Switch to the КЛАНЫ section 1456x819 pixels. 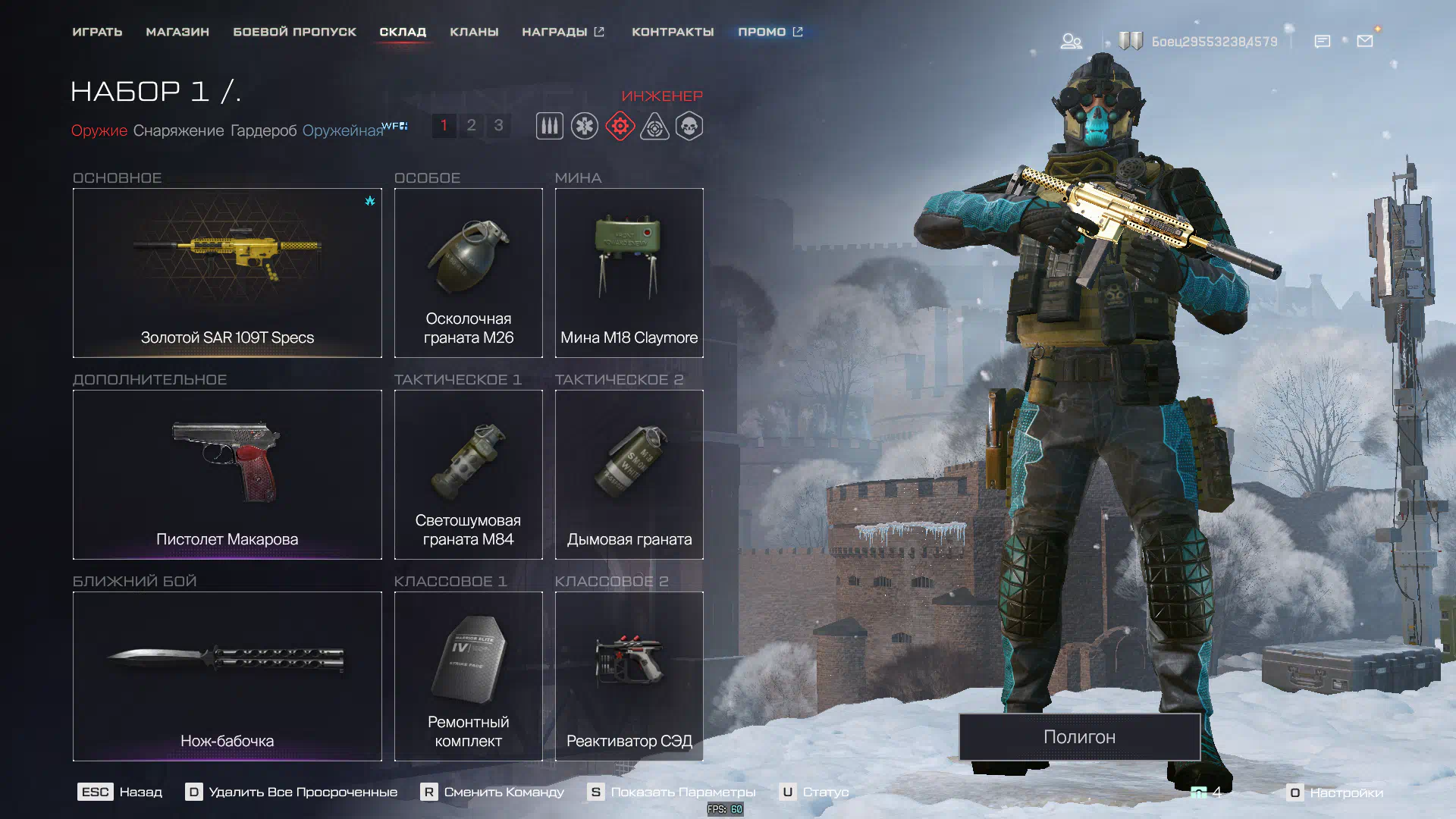[474, 32]
